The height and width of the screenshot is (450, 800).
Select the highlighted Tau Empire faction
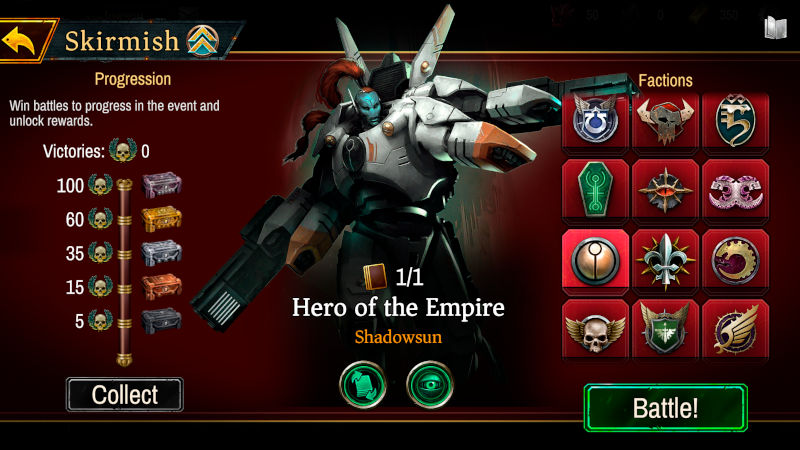[595, 260]
